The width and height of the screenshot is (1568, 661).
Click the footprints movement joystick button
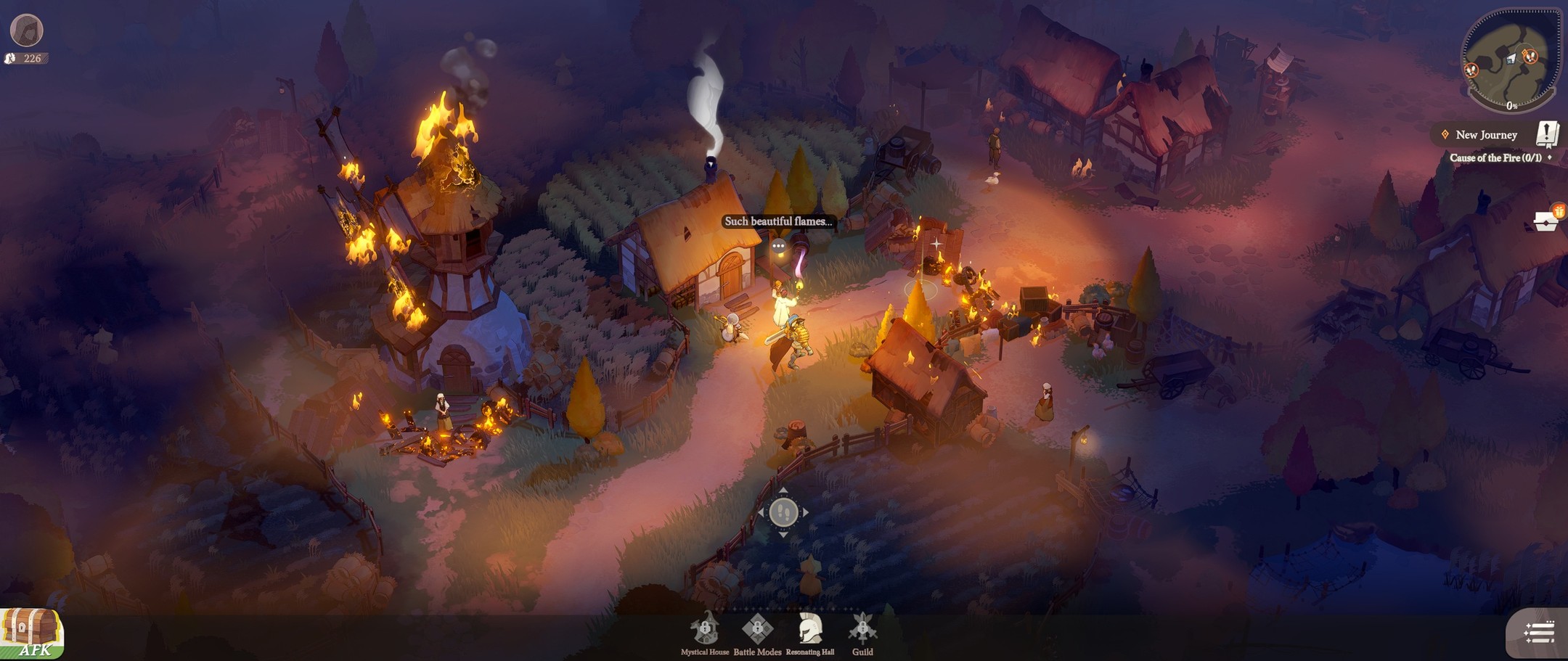(783, 512)
